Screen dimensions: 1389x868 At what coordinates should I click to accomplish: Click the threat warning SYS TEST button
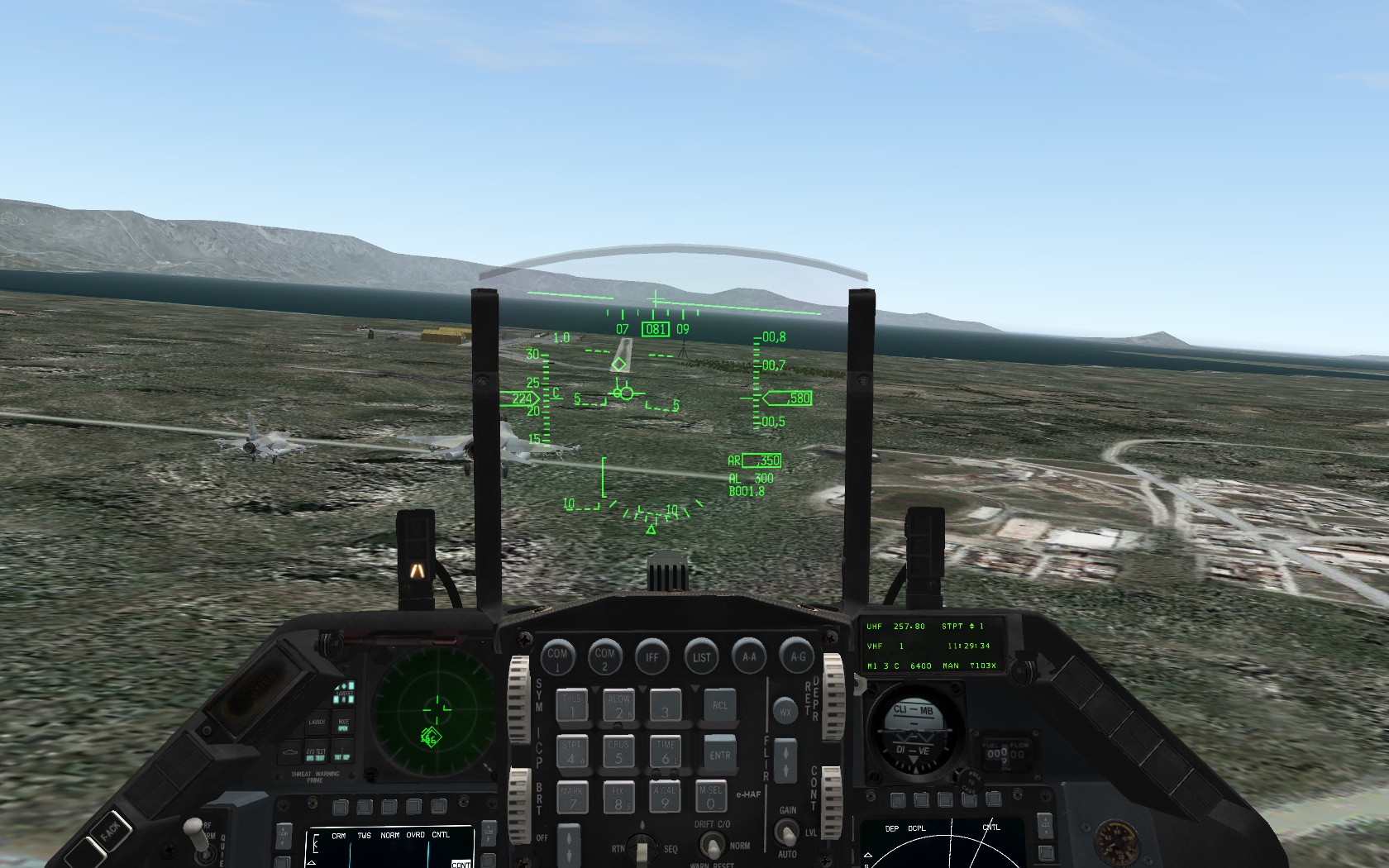pyautogui.click(x=316, y=754)
